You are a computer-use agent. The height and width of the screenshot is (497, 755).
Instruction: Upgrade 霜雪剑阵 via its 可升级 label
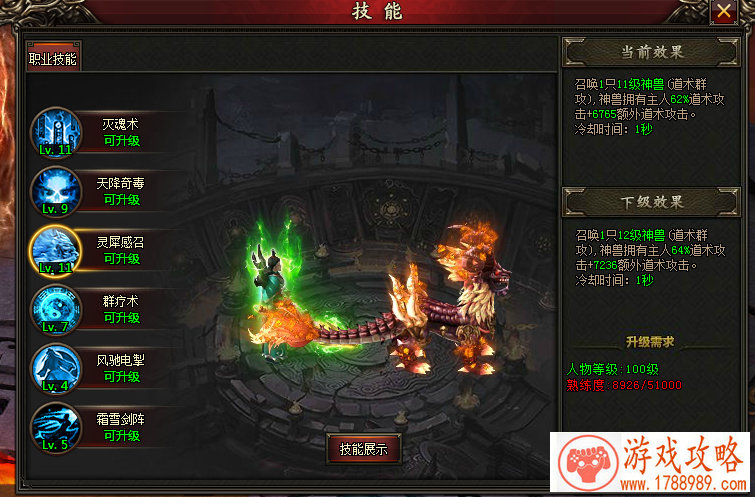coord(122,436)
